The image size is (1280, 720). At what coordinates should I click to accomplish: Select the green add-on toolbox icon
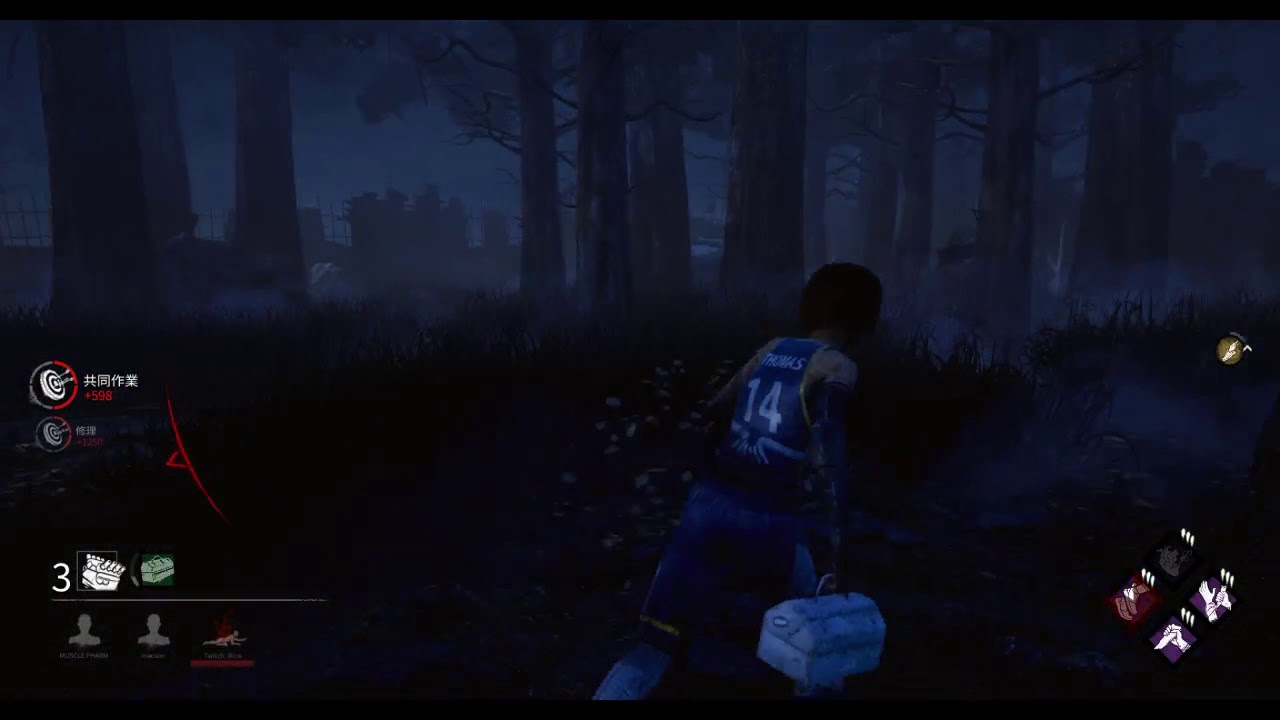[x=155, y=571]
